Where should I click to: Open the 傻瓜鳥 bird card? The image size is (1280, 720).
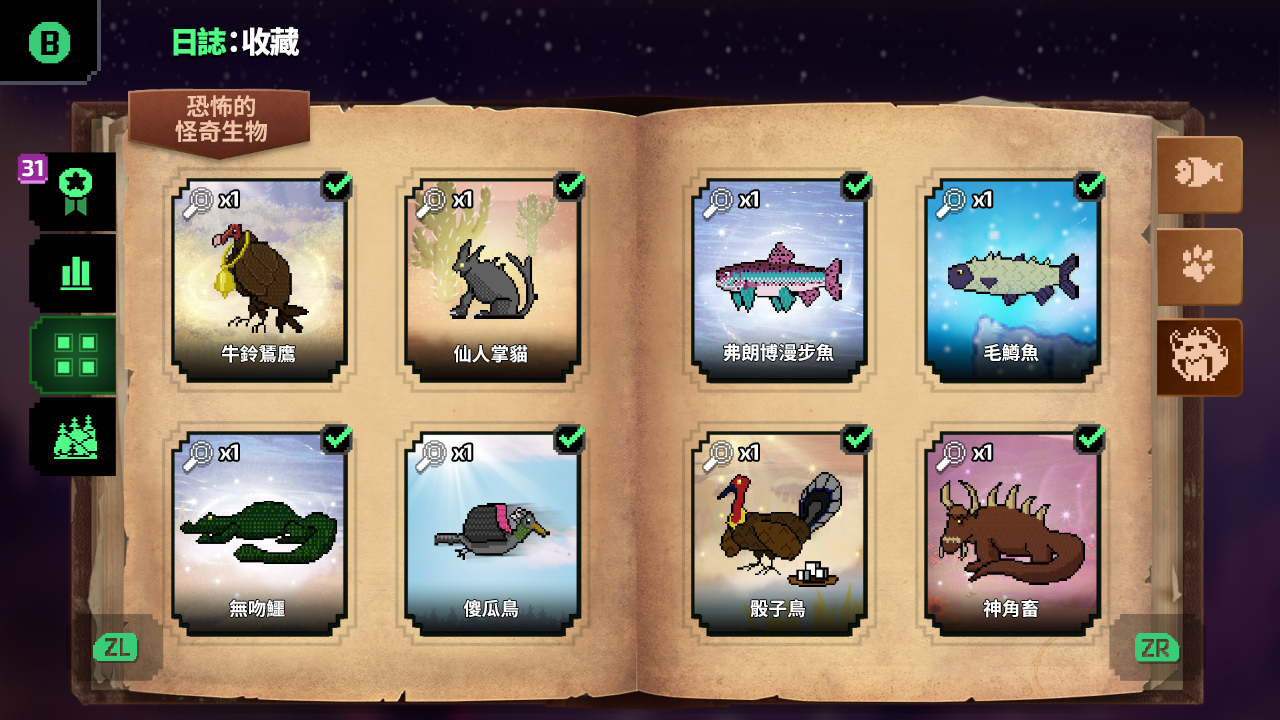coord(492,534)
